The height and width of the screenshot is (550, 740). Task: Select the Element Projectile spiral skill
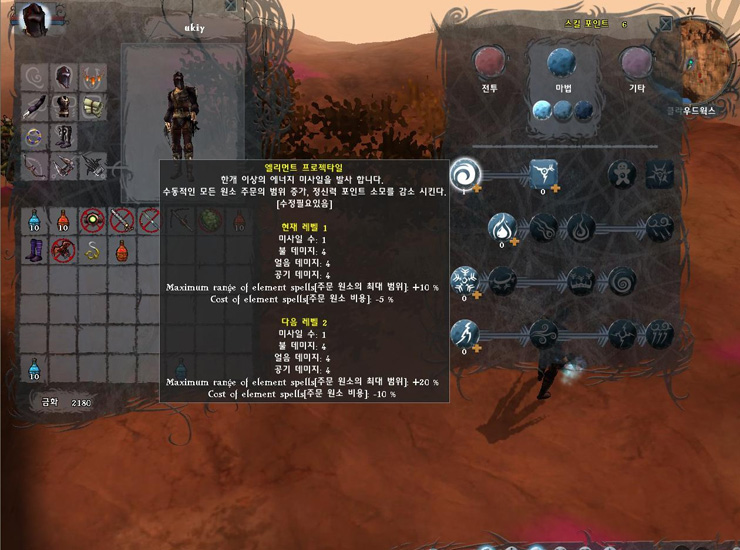point(464,174)
